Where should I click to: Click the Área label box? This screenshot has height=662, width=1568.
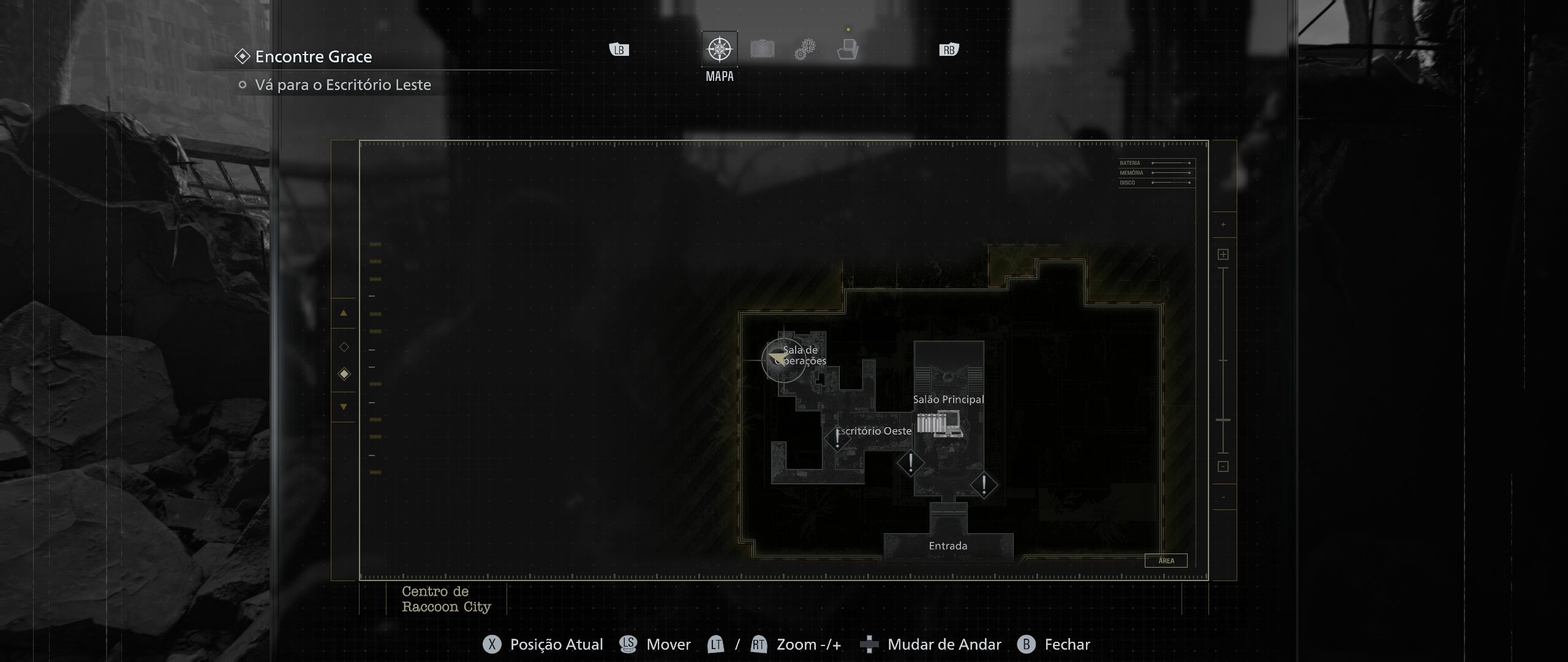tap(1166, 560)
